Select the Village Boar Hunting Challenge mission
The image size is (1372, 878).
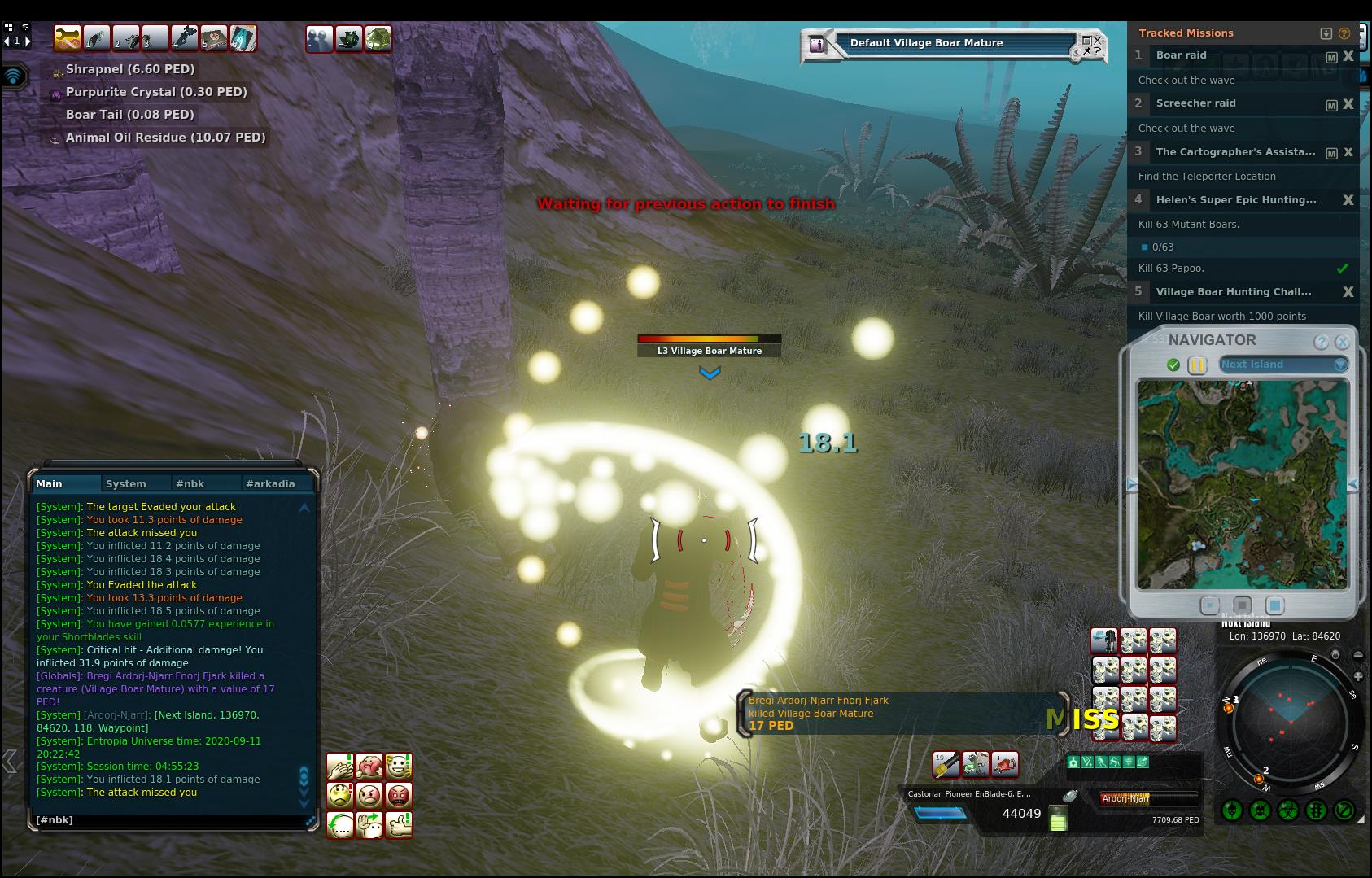(1234, 291)
